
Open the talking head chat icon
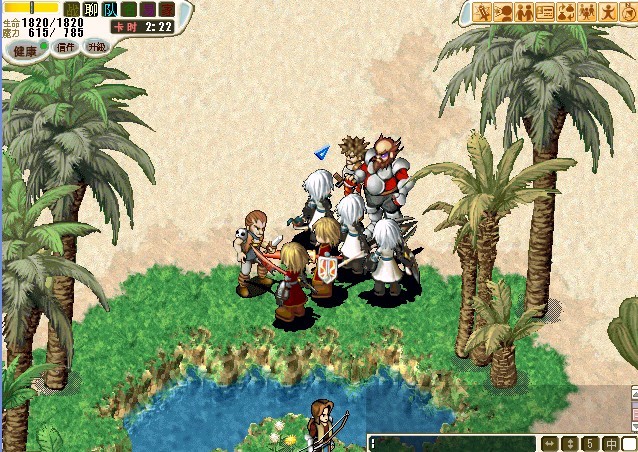click(x=503, y=13)
